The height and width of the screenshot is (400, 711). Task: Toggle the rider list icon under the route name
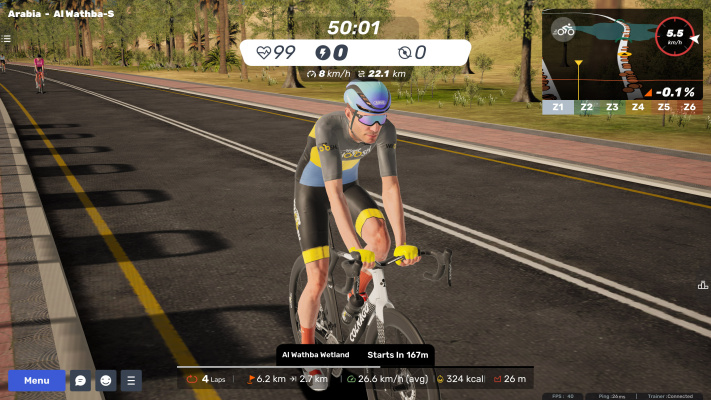pyautogui.click(x=6, y=39)
